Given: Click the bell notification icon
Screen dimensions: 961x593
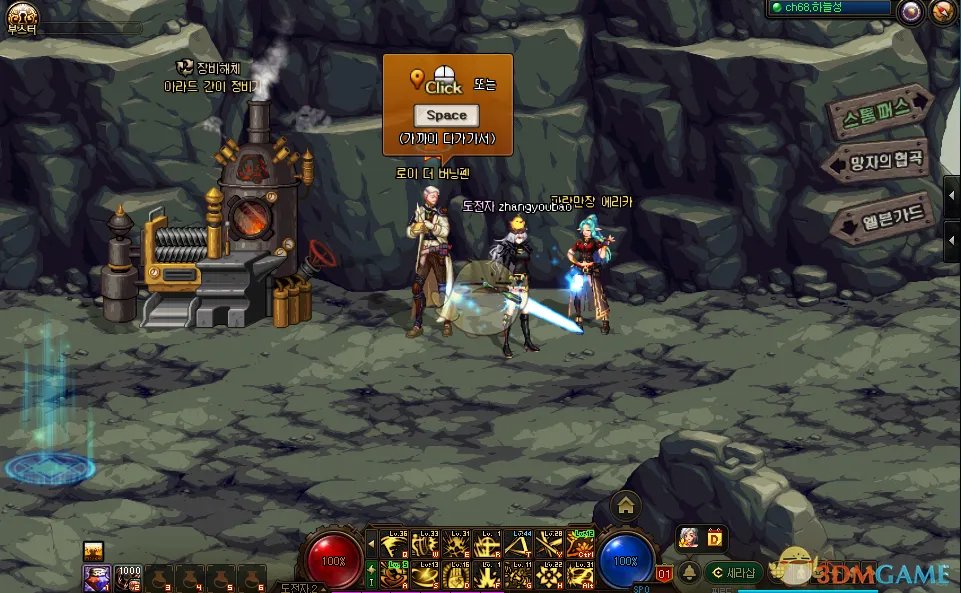Looking at the screenshot, I should pyautogui.click(x=689, y=573).
